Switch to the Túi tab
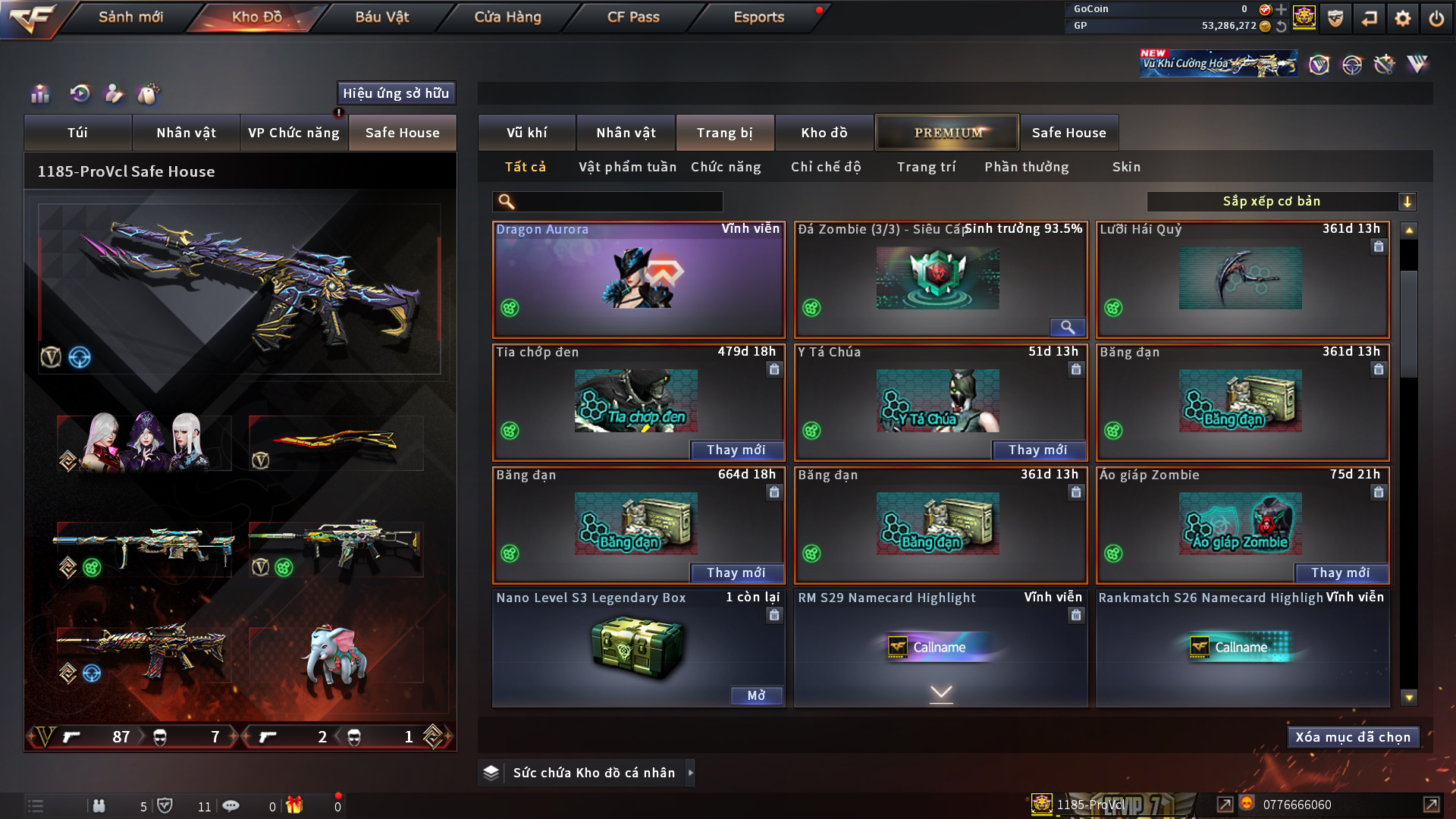The width and height of the screenshot is (1456, 819). coord(77,133)
